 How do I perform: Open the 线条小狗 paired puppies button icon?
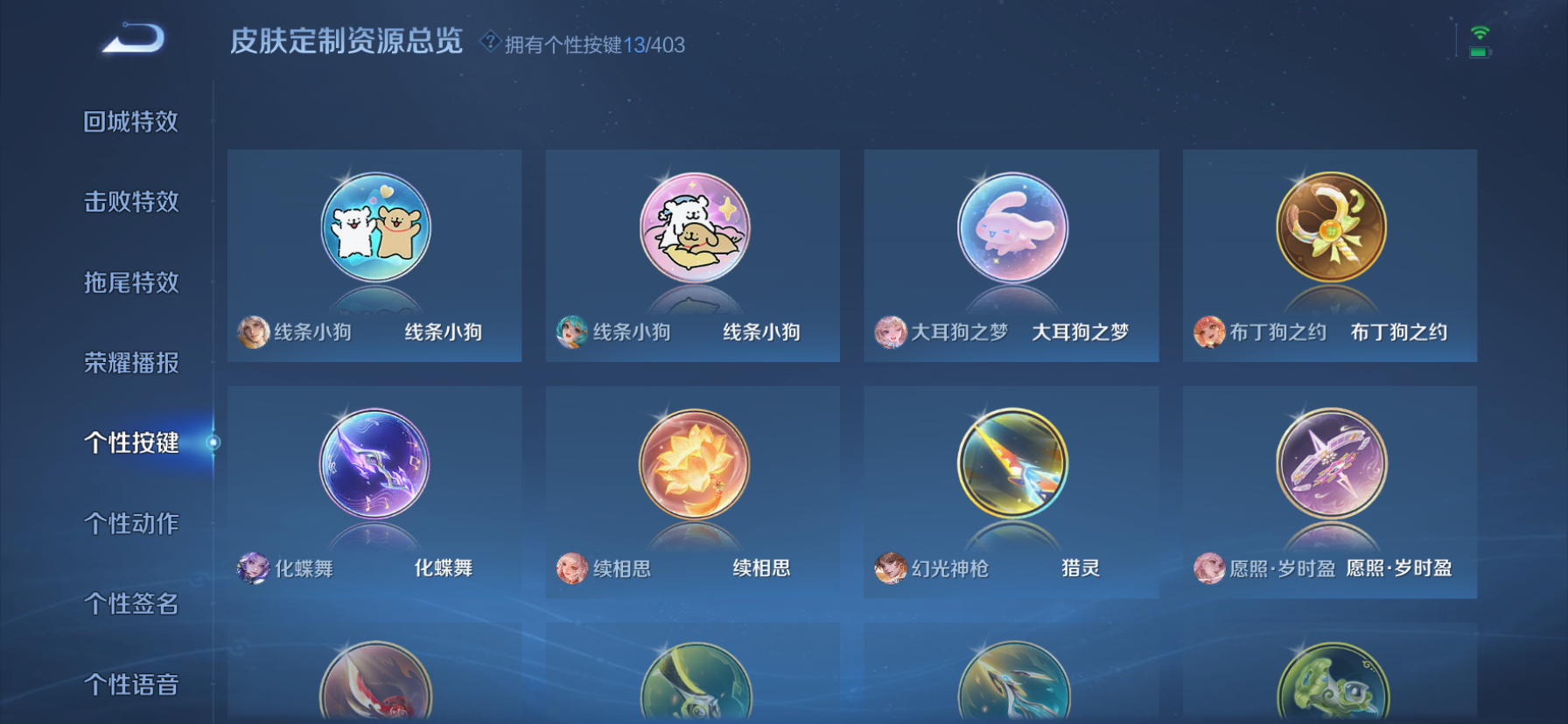(x=374, y=227)
